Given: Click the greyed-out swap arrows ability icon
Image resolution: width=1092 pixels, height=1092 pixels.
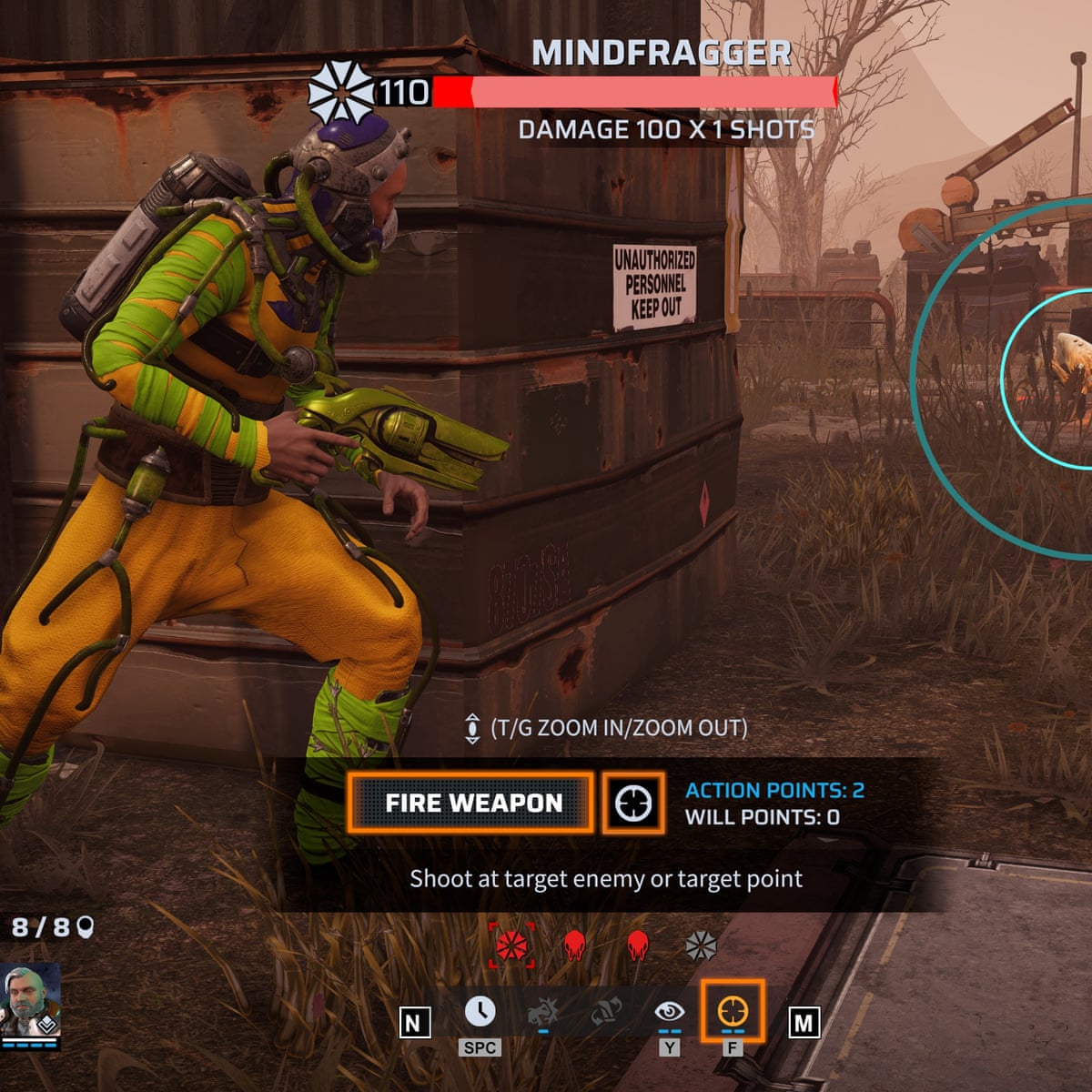Looking at the screenshot, I should (605, 1011).
